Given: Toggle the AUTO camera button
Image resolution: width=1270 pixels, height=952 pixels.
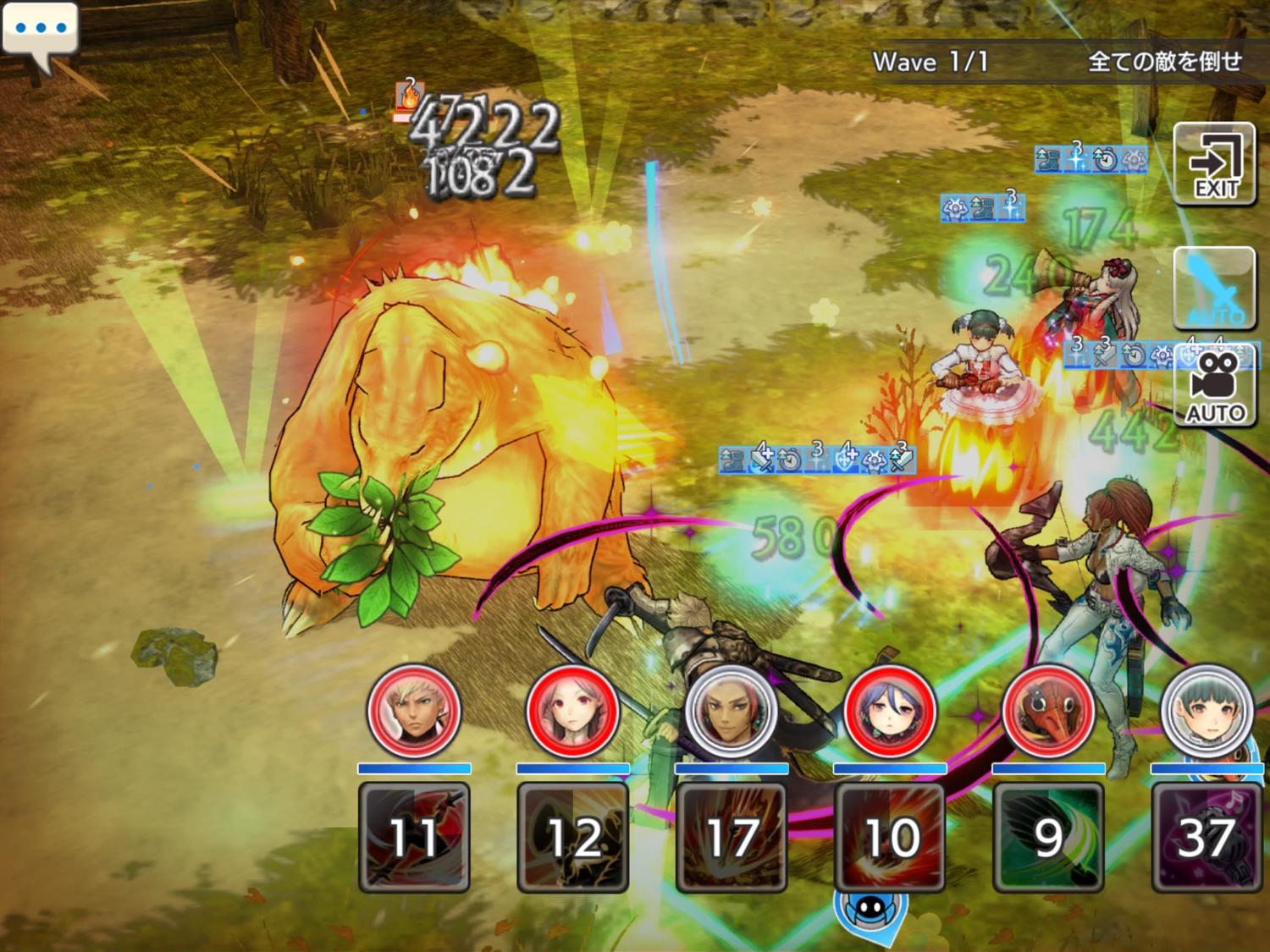Looking at the screenshot, I should [x=1216, y=386].
